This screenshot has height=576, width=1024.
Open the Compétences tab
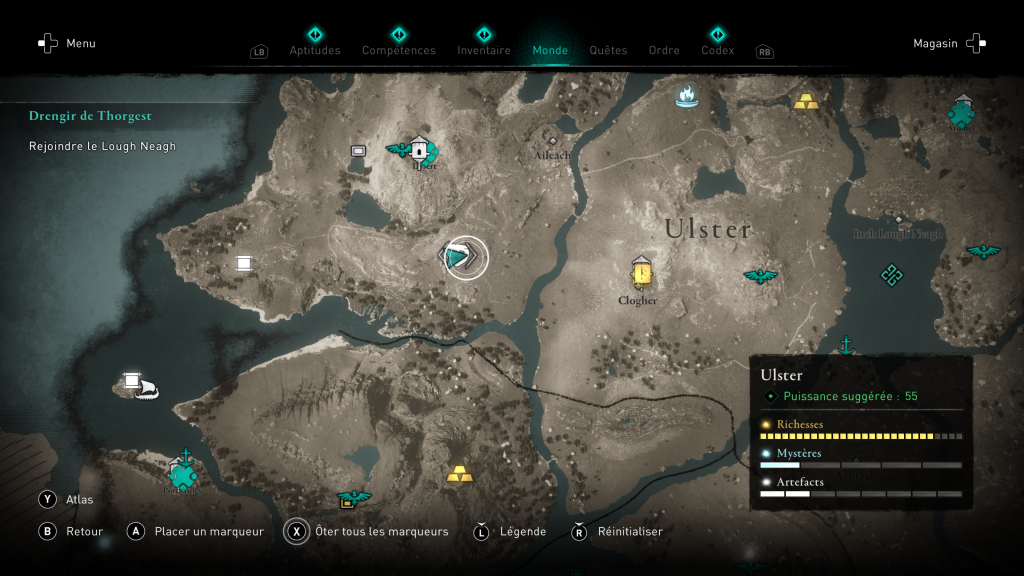click(x=398, y=50)
